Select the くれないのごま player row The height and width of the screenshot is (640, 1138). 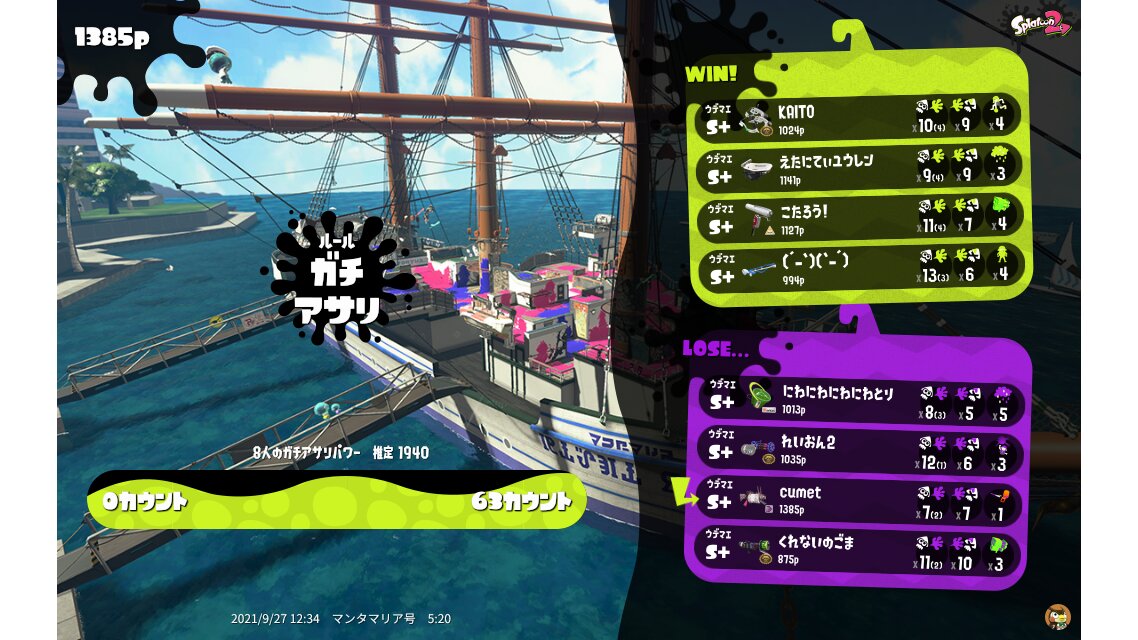click(860, 551)
